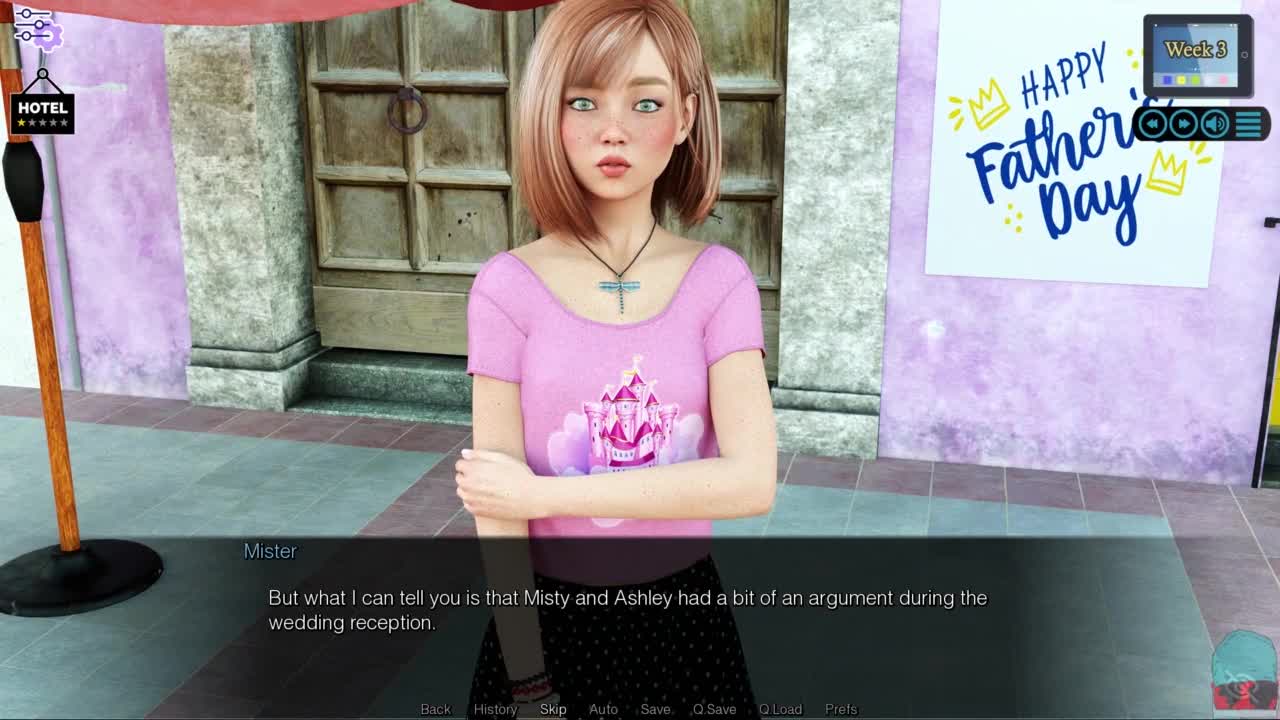Toggle Skip mode
Viewport: 1280px width, 720px height.
[x=553, y=709]
